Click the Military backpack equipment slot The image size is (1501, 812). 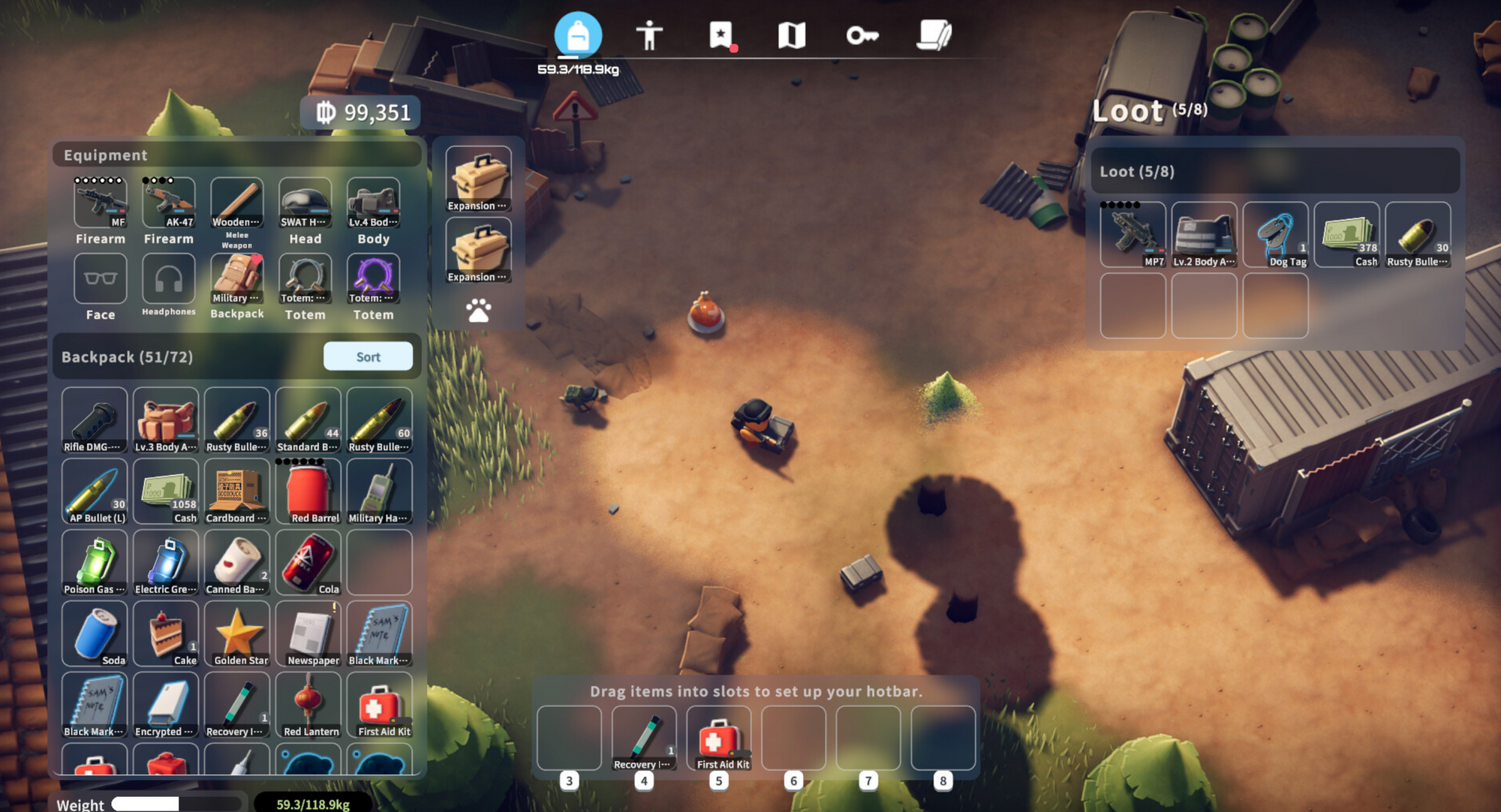click(237, 279)
